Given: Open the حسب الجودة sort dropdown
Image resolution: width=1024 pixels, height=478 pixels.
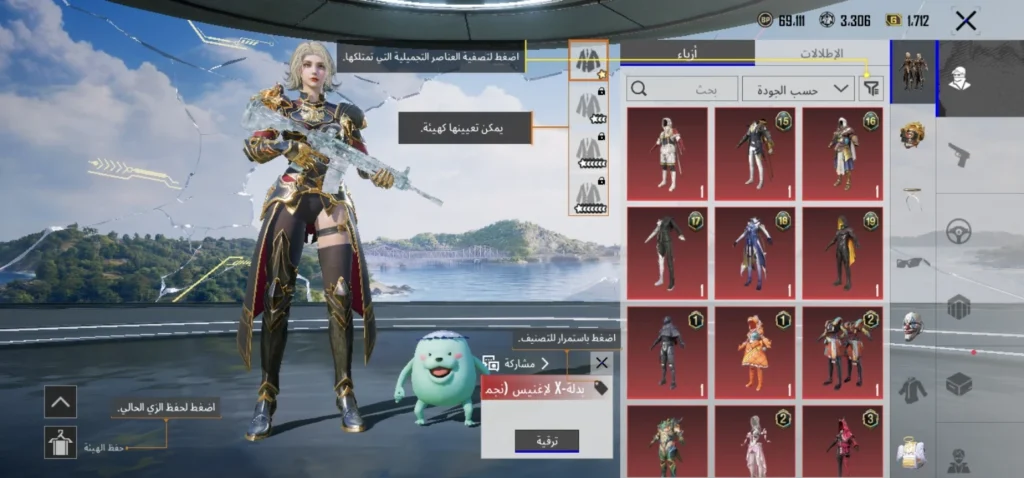Looking at the screenshot, I should click(x=798, y=89).
